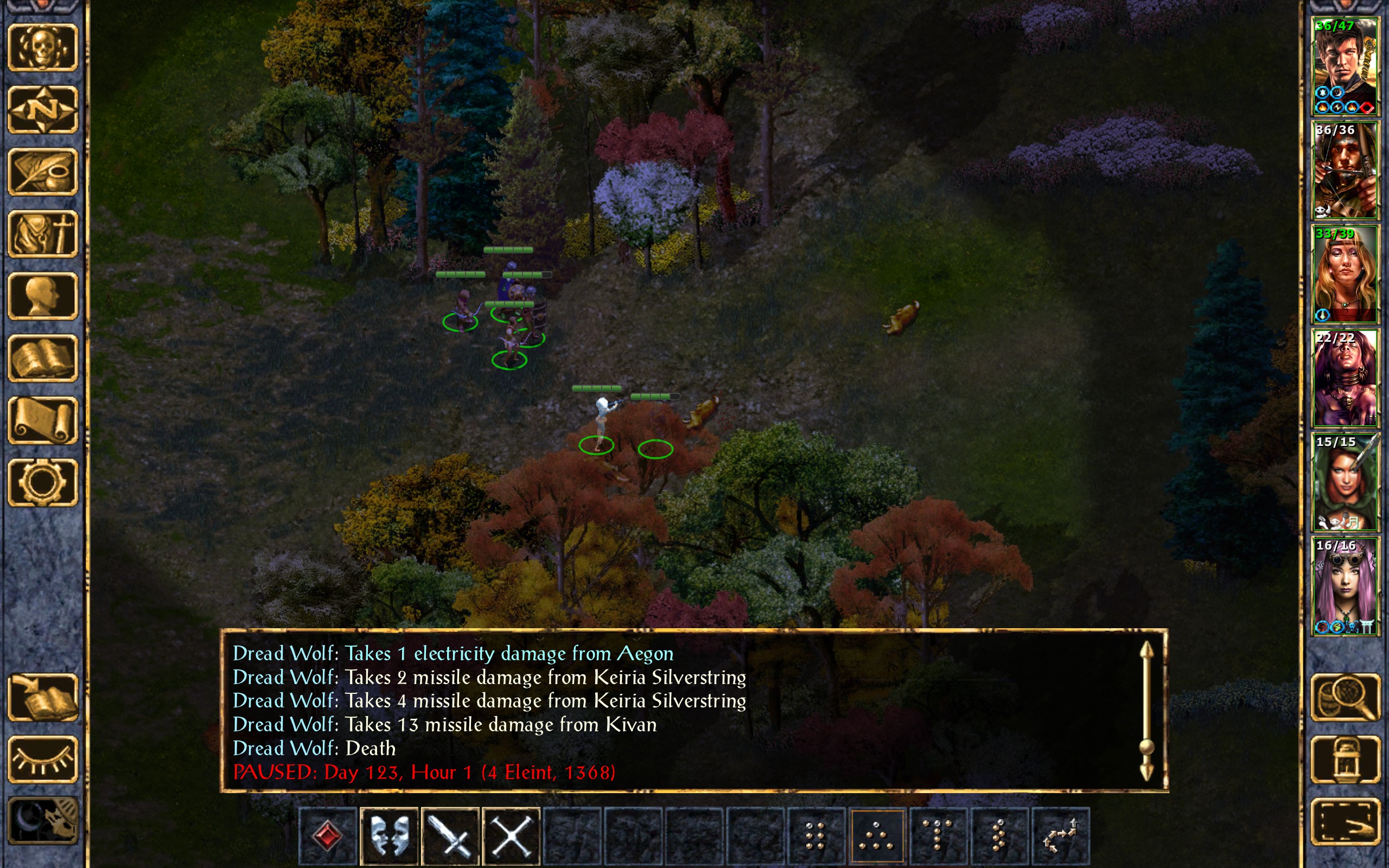Click the skull return-to-game button
This screenshot has height=868, width=1389.
click(42, 48)
